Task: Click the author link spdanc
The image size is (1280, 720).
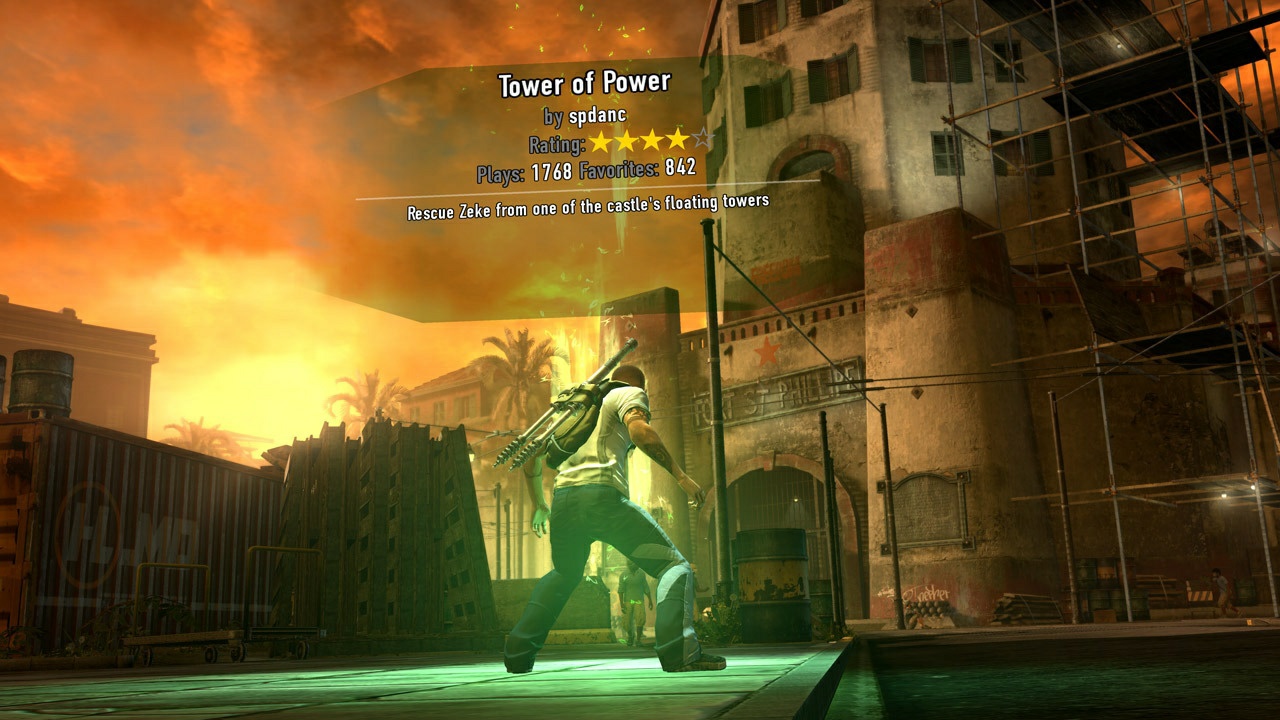Action: pyautogui.click(x=597, y=115)
